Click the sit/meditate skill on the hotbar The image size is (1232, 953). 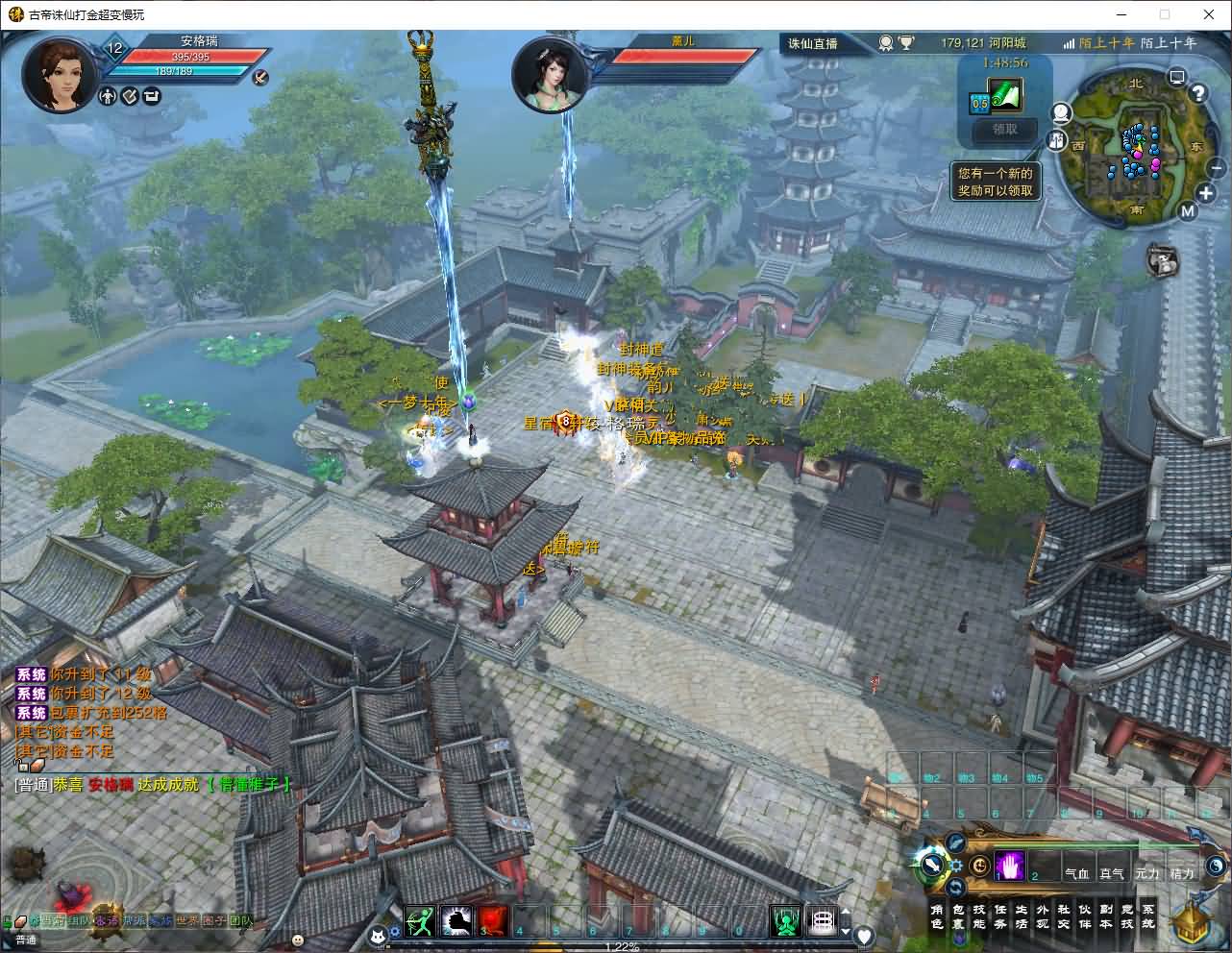tap(784, 920)
